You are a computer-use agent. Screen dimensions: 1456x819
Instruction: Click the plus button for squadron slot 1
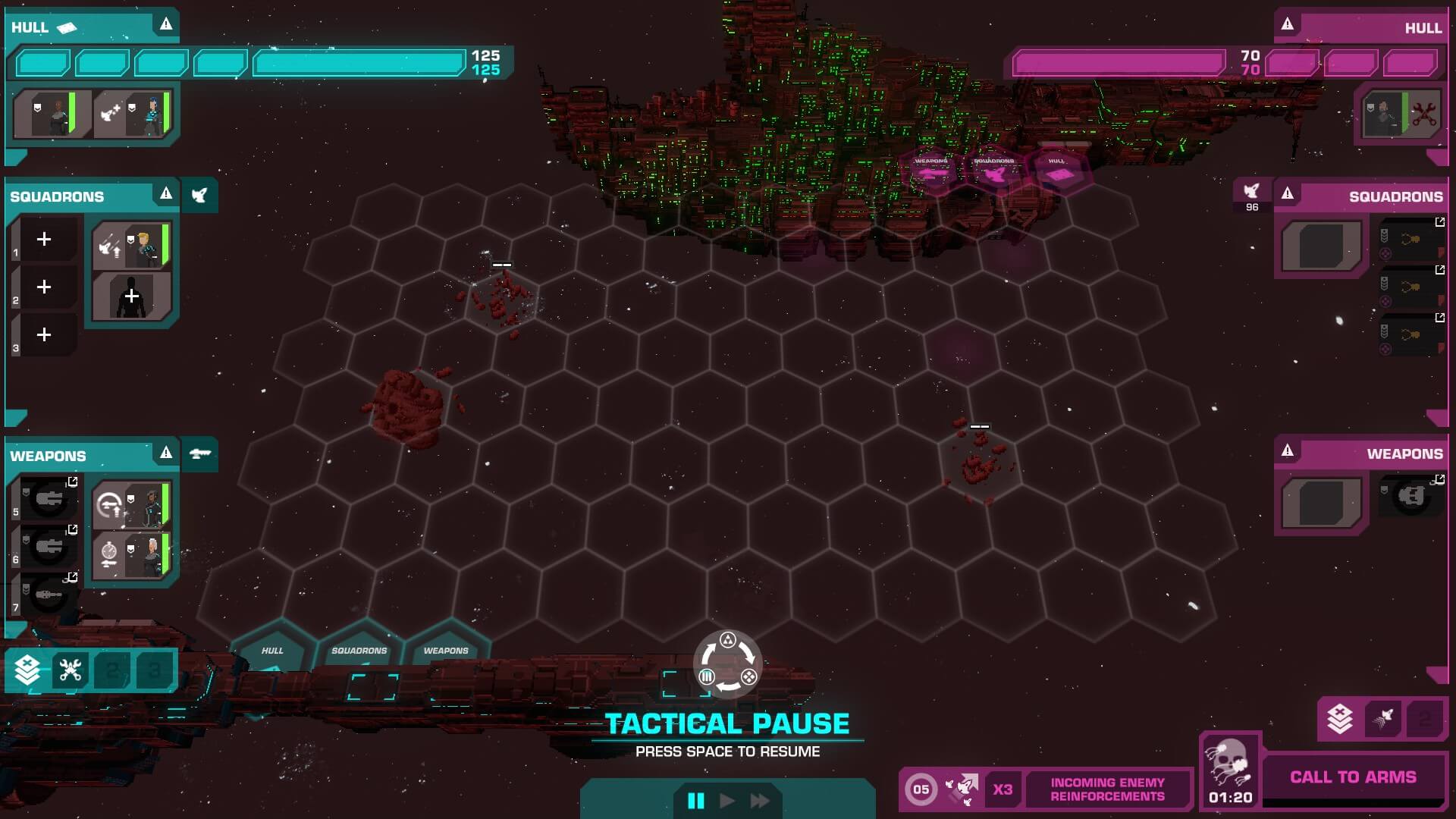point(44,240)
